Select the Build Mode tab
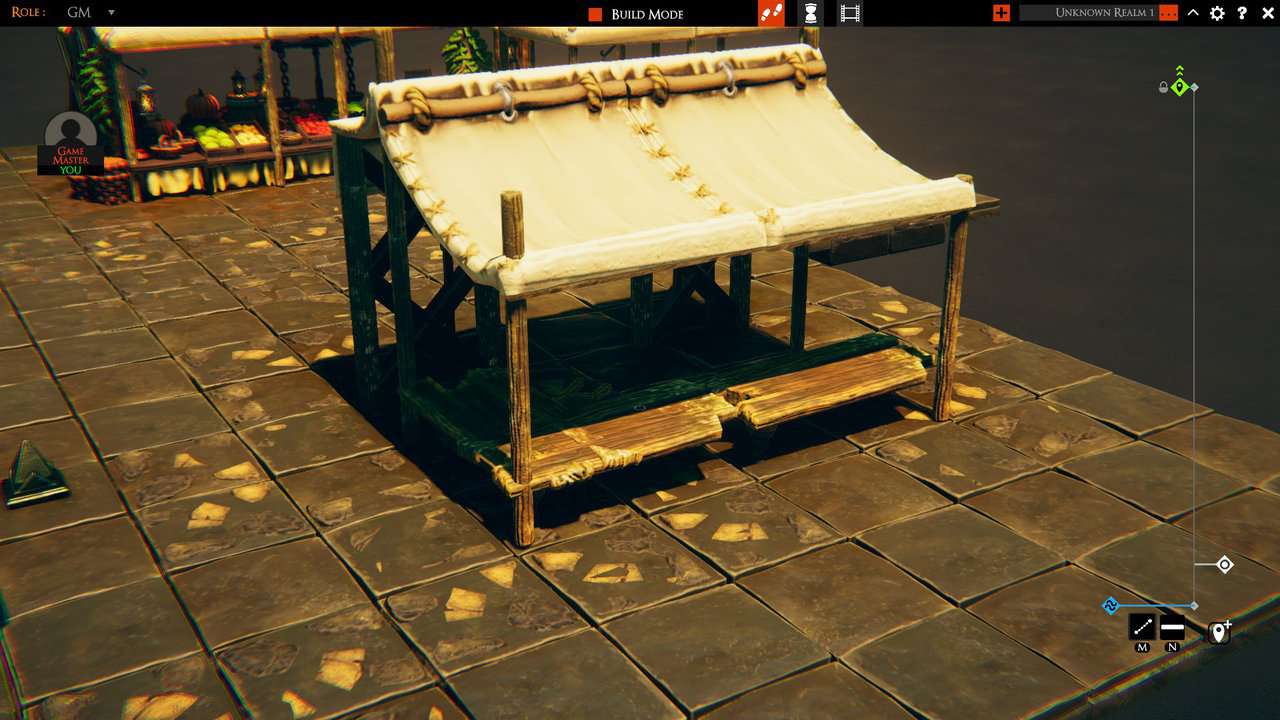The image size is (1280, 720). (645, 13)
